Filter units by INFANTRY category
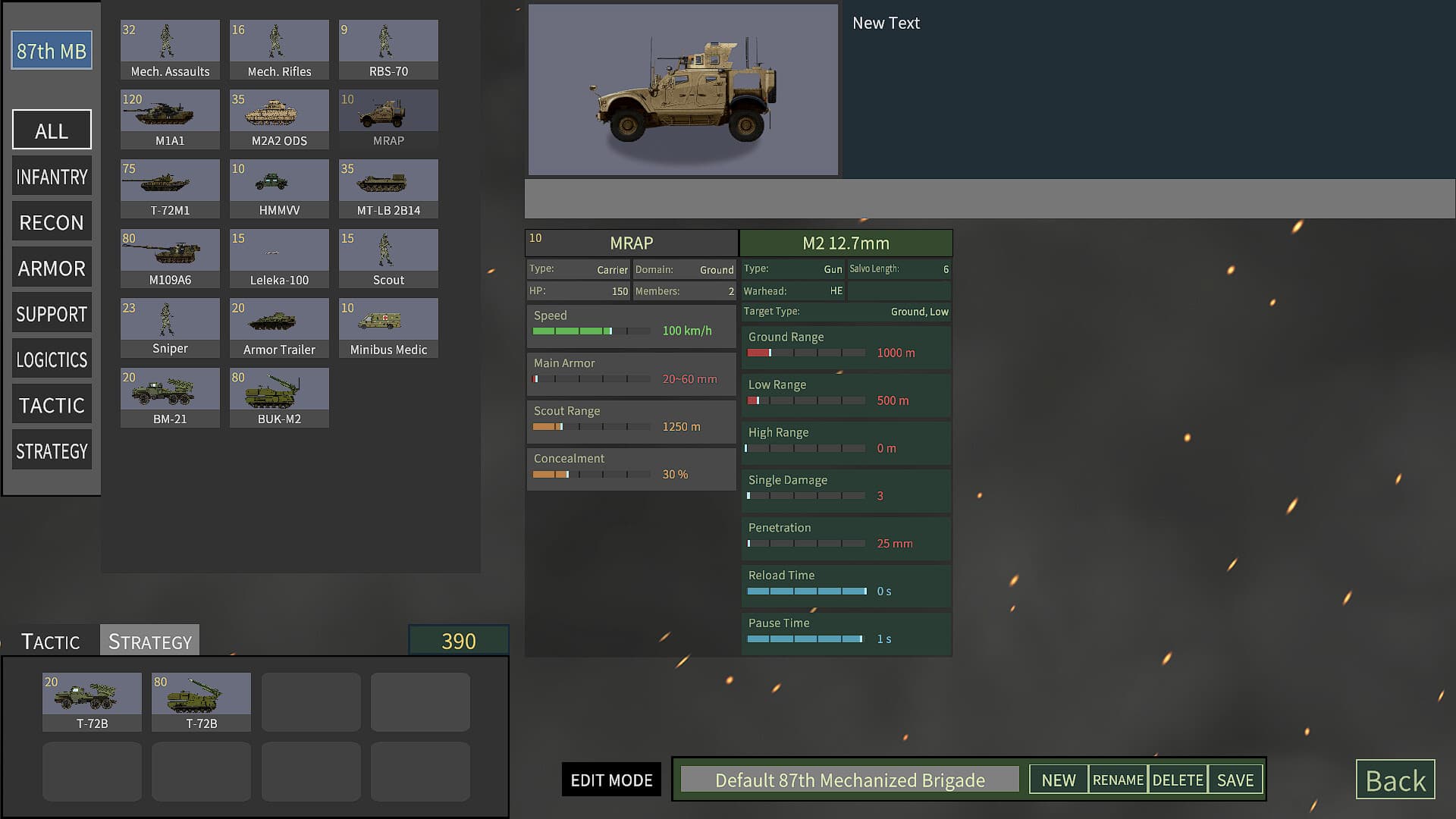 pyautogui.click(x=51, y=176)
